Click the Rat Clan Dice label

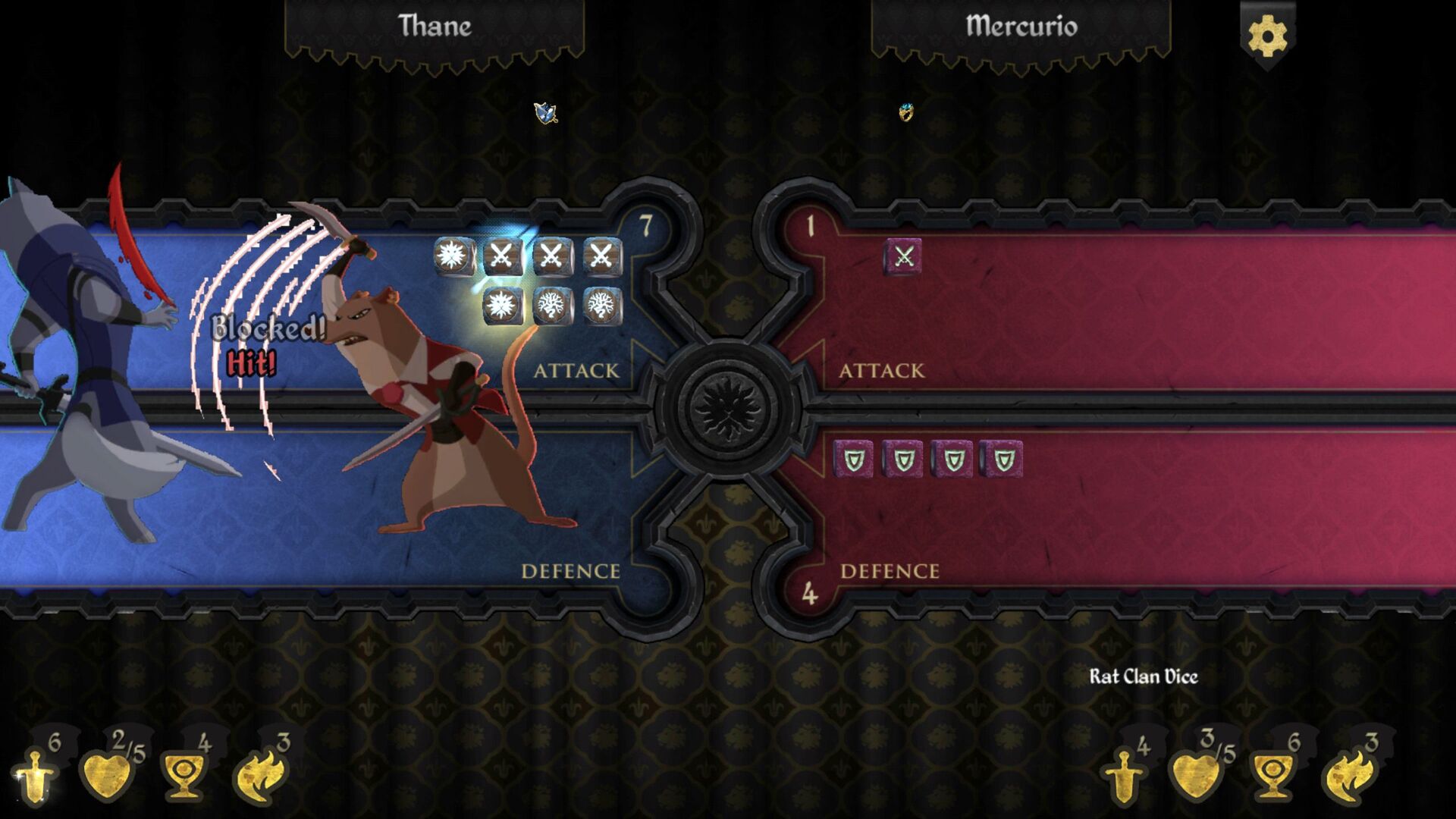[x=1145, y=675]
